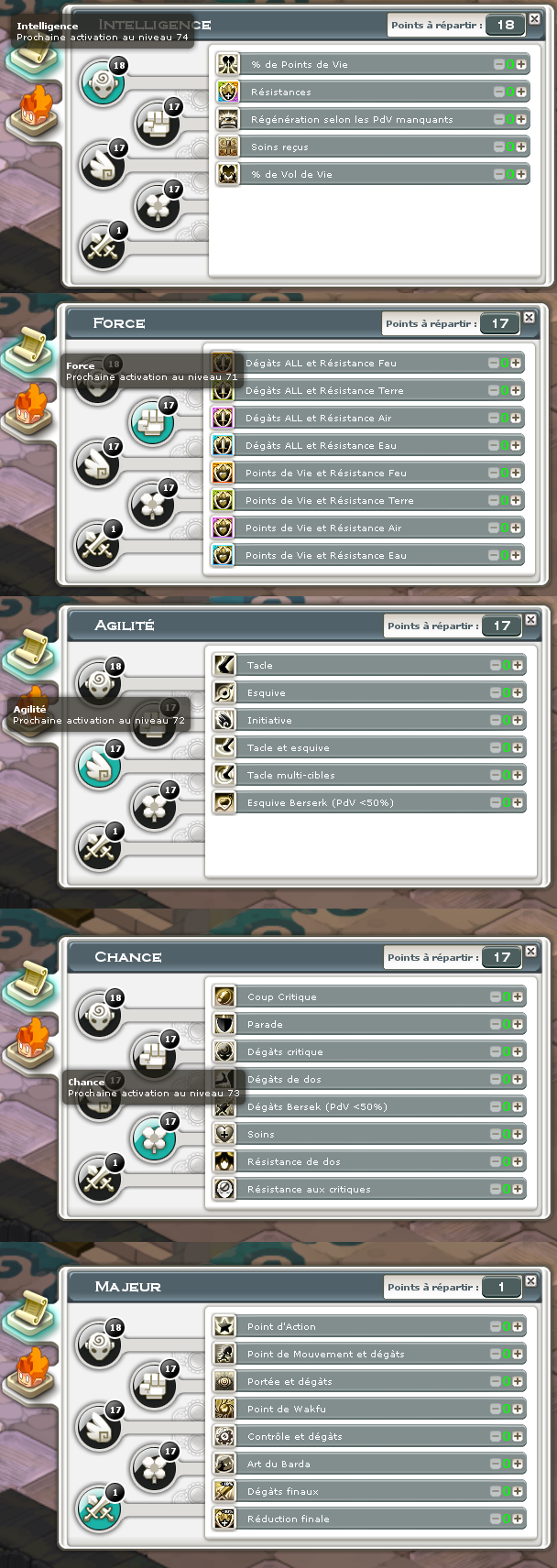Add a point to Réduction finale
557x1568 pixels.
518,1519
